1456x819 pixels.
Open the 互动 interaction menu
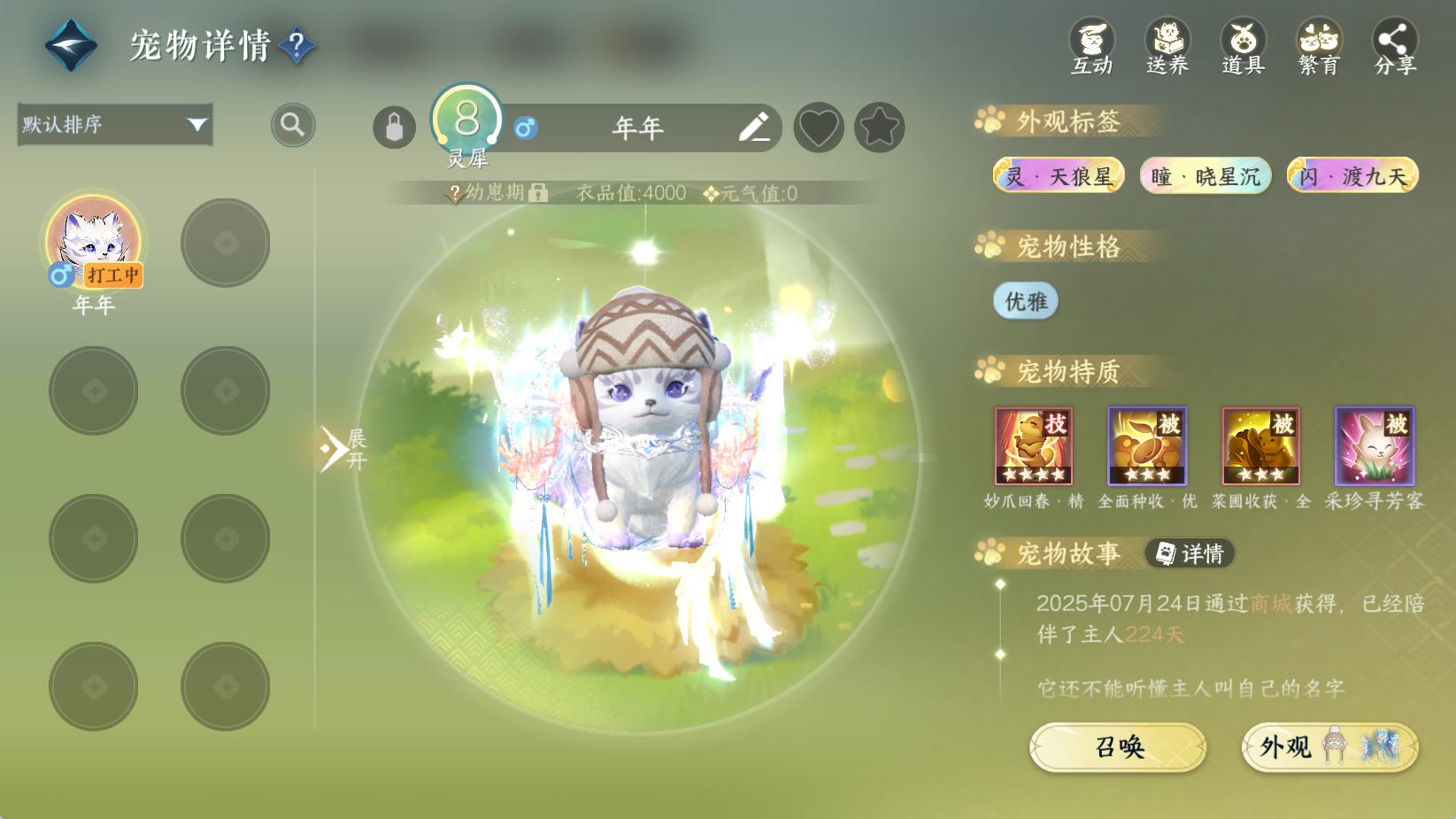click(x=1091, y=47)
